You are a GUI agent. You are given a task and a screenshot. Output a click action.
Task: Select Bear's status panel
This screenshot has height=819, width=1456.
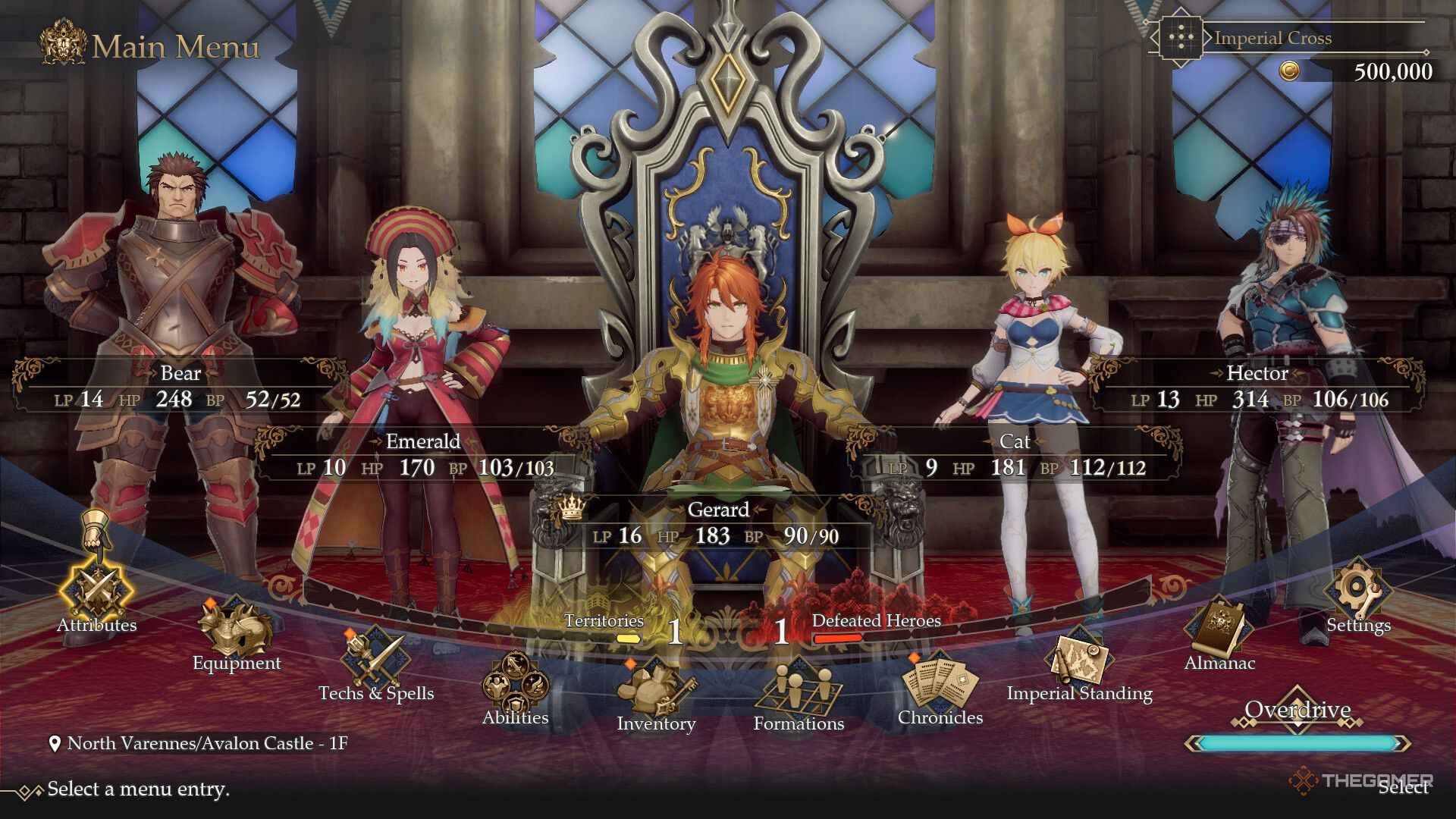(x=180, y=387)
